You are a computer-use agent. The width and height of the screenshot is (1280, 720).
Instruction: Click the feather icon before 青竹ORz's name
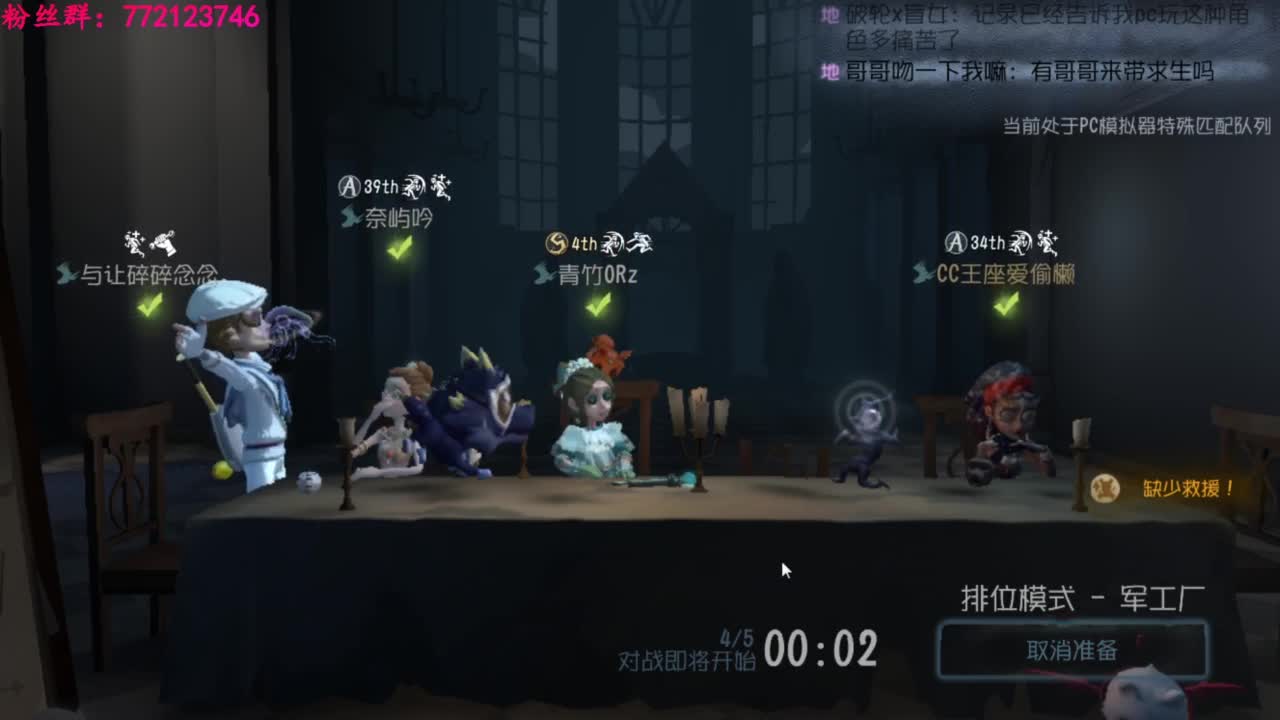[543, 274]
